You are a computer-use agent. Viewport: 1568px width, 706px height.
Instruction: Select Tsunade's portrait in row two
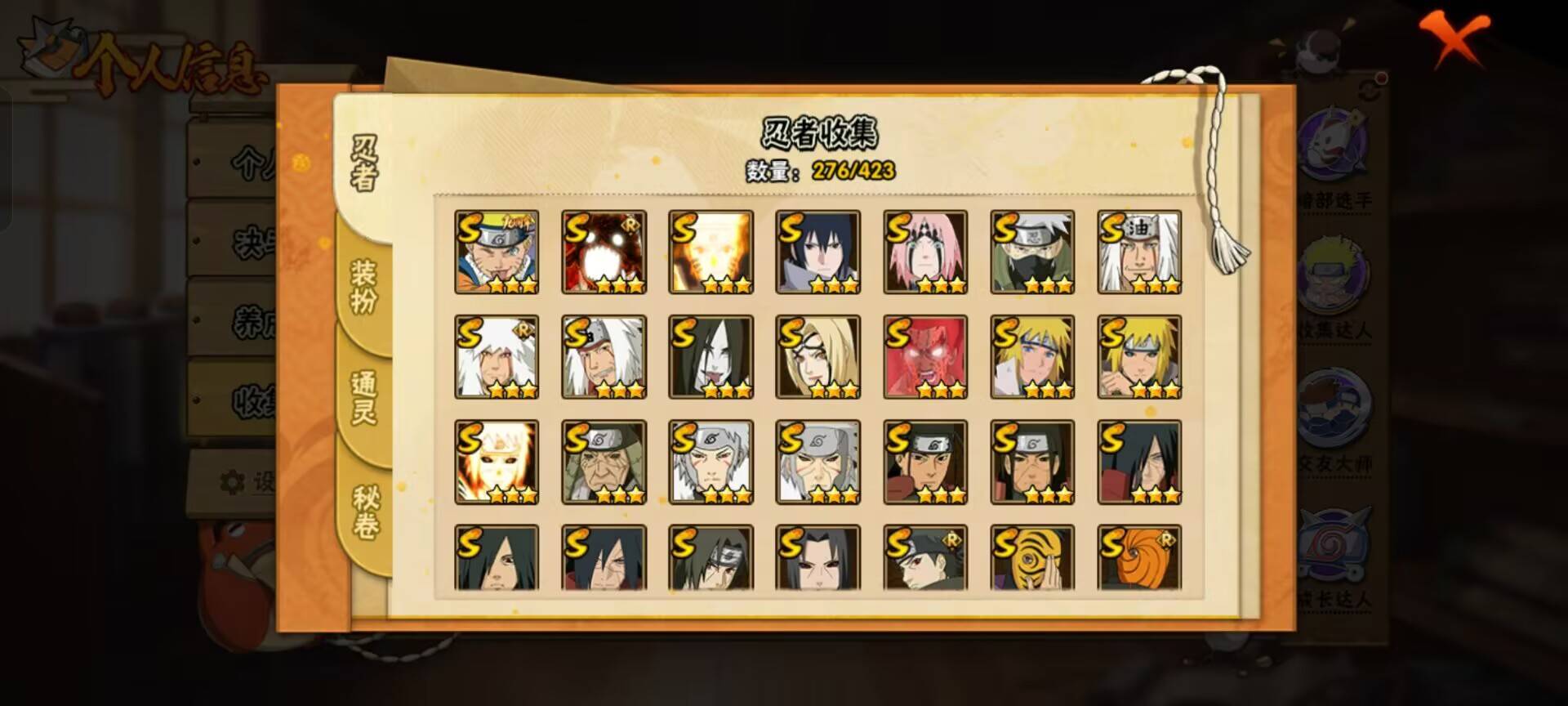click(x=819, y=357)
